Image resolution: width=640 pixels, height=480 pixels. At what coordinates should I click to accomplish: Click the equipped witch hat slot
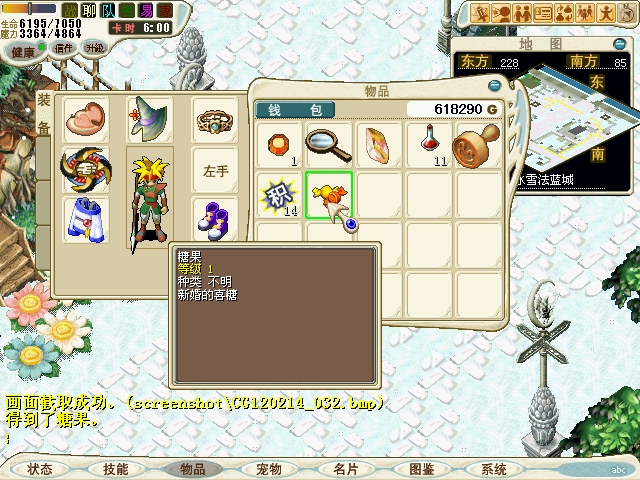149,120
